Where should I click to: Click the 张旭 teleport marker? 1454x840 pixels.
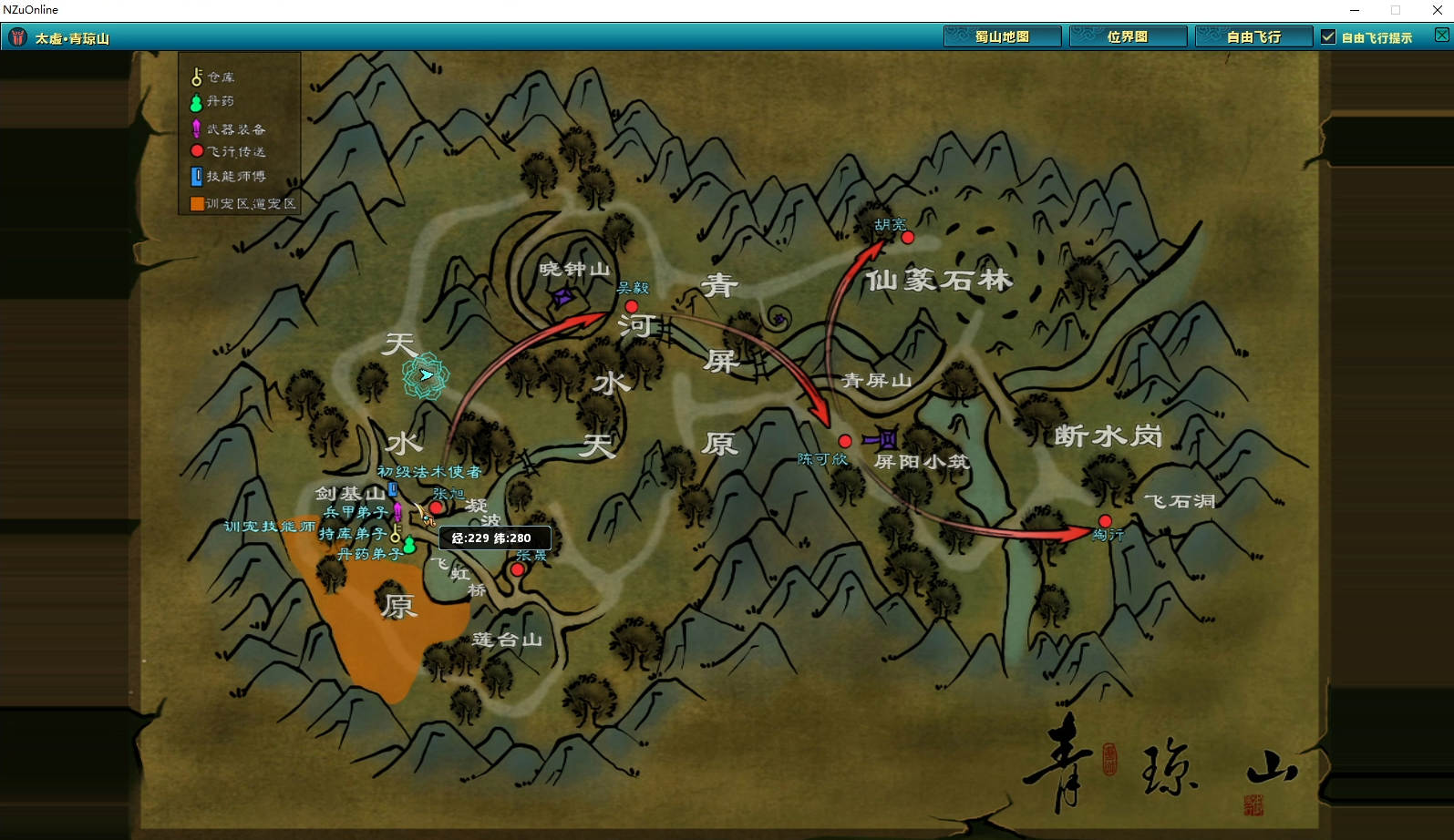click(x=436, y=507)
